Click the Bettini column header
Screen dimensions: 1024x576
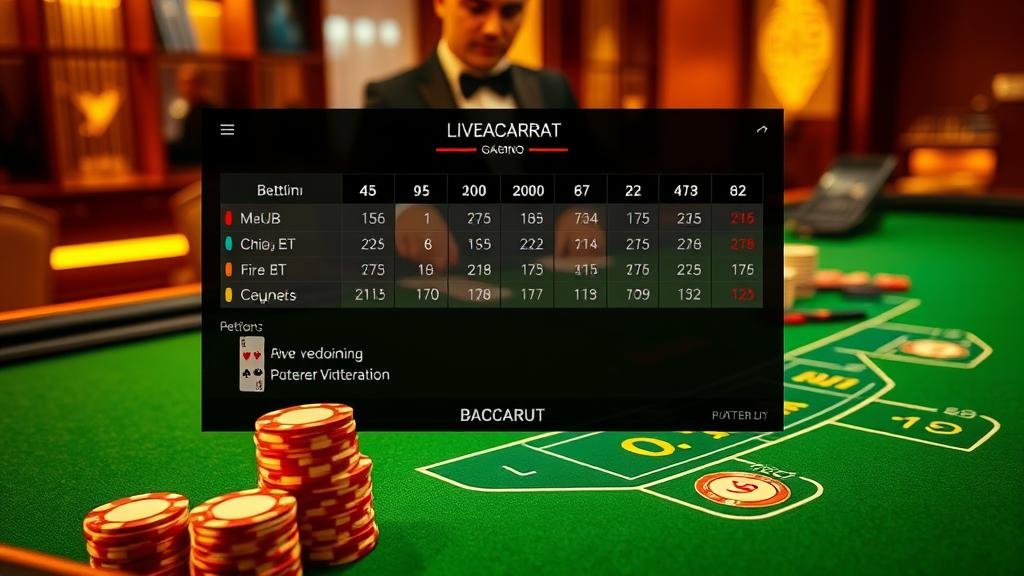tap(280, 190)
